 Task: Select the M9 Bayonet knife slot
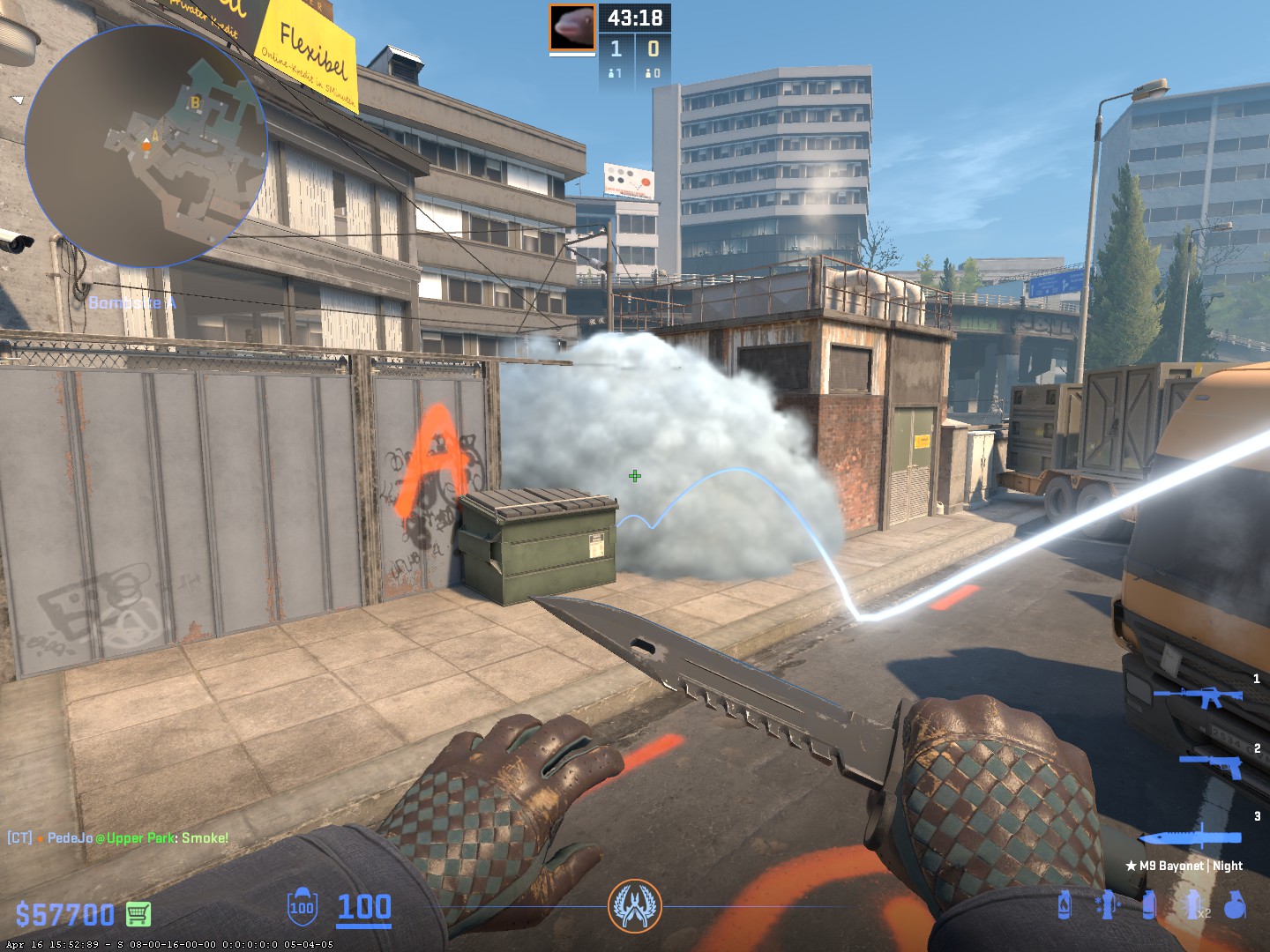pos(1191,837)
